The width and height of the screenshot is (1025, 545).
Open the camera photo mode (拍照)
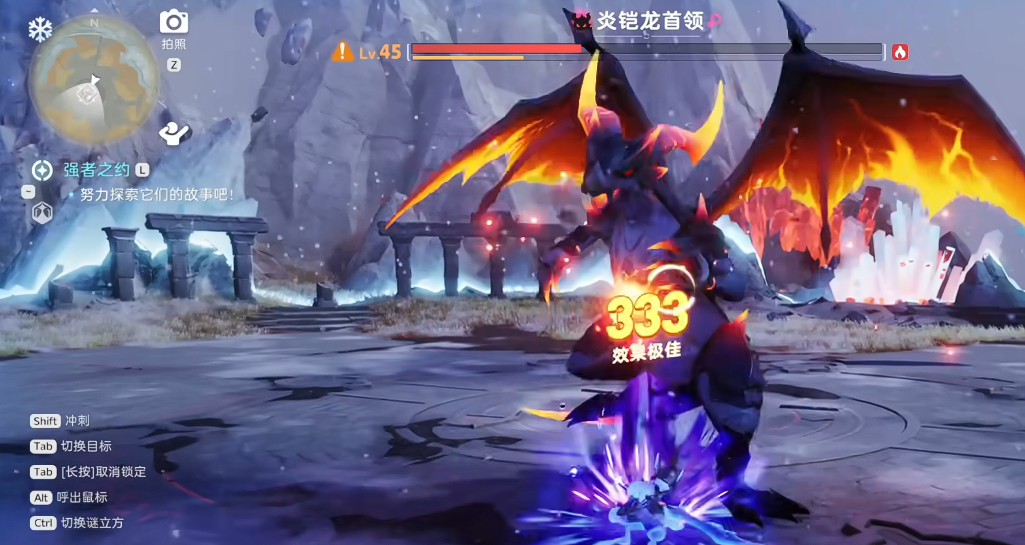[174, 21]
